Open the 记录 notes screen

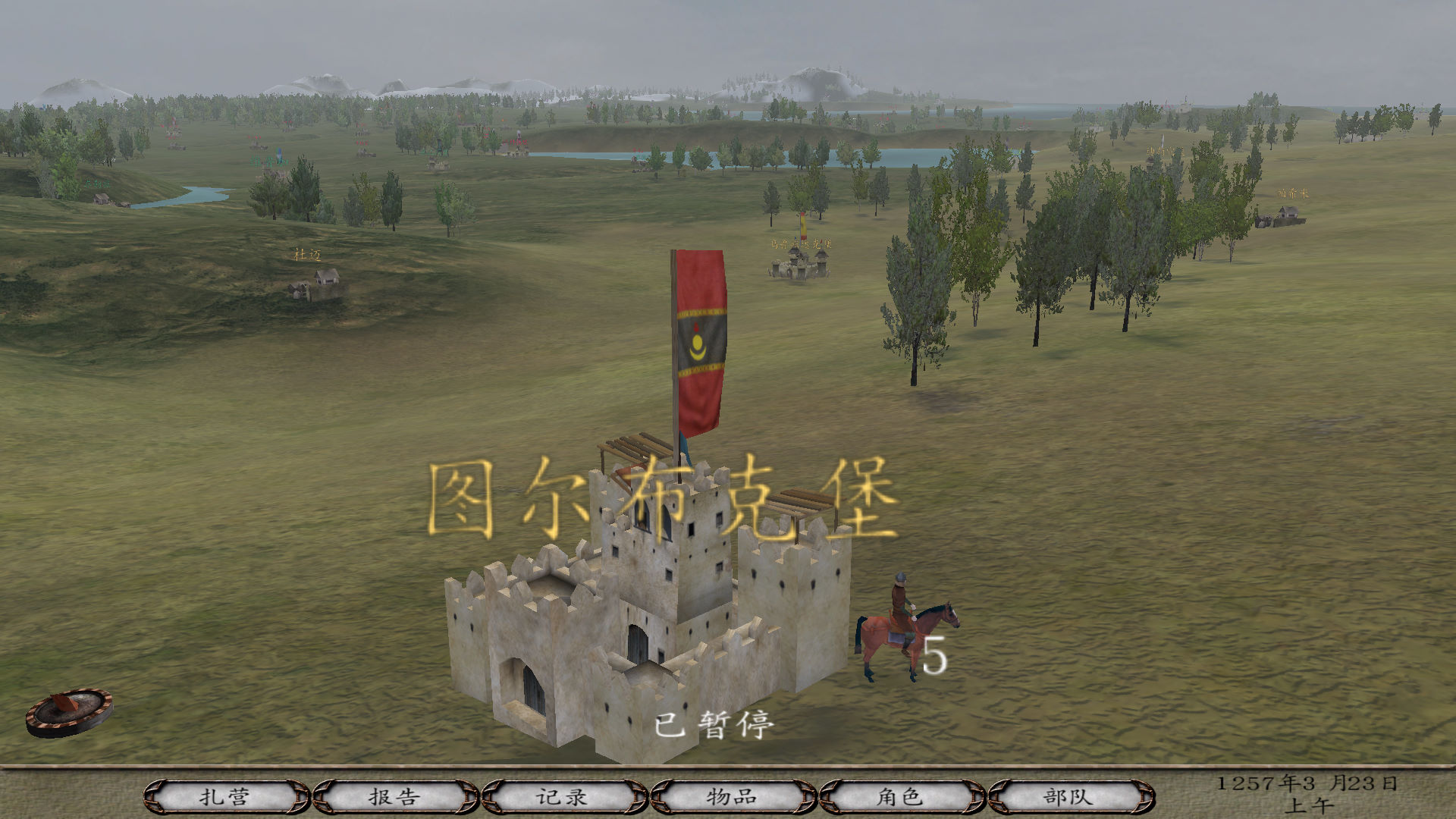point(562,797)
